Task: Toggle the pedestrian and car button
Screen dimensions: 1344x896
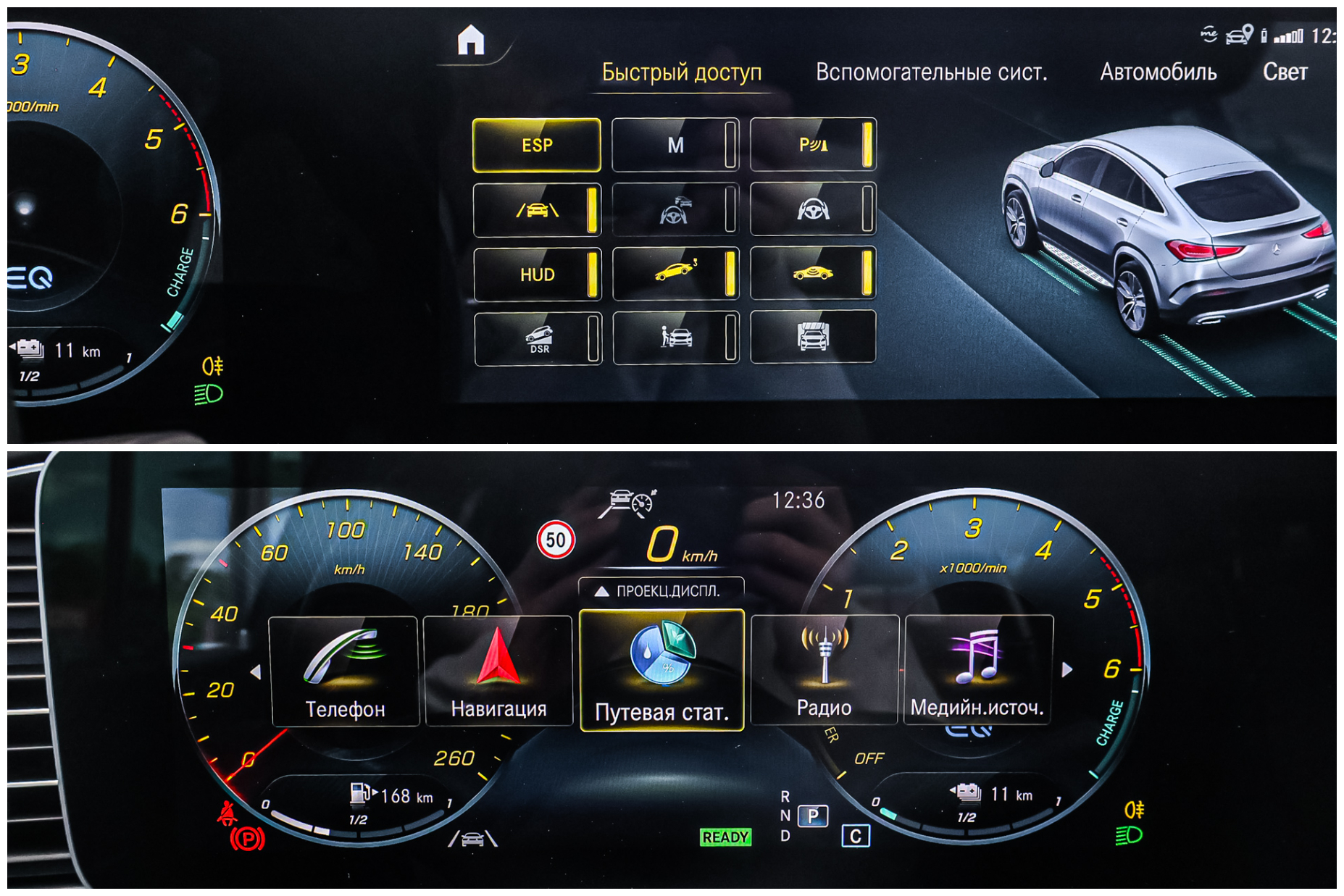Action: coord(675,338)
